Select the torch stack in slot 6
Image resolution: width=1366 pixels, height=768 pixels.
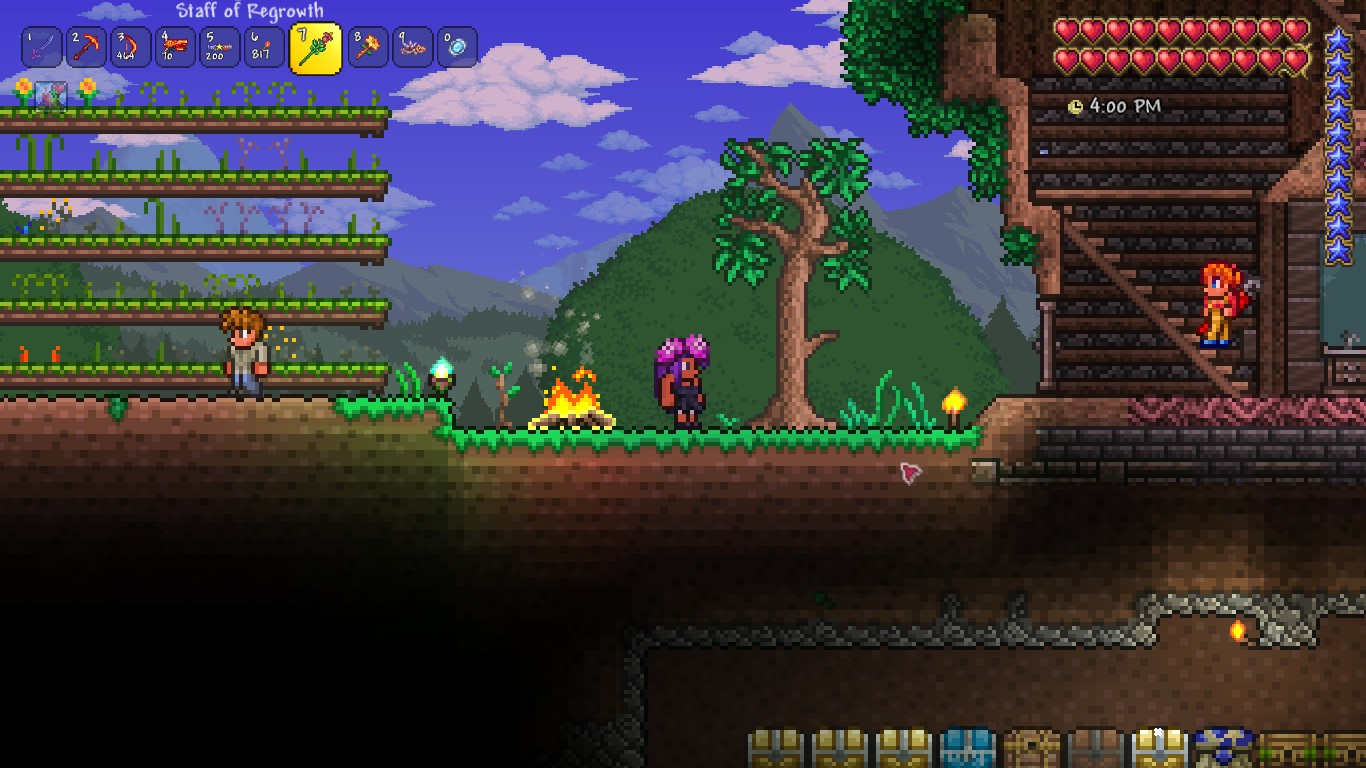[263, 47]
